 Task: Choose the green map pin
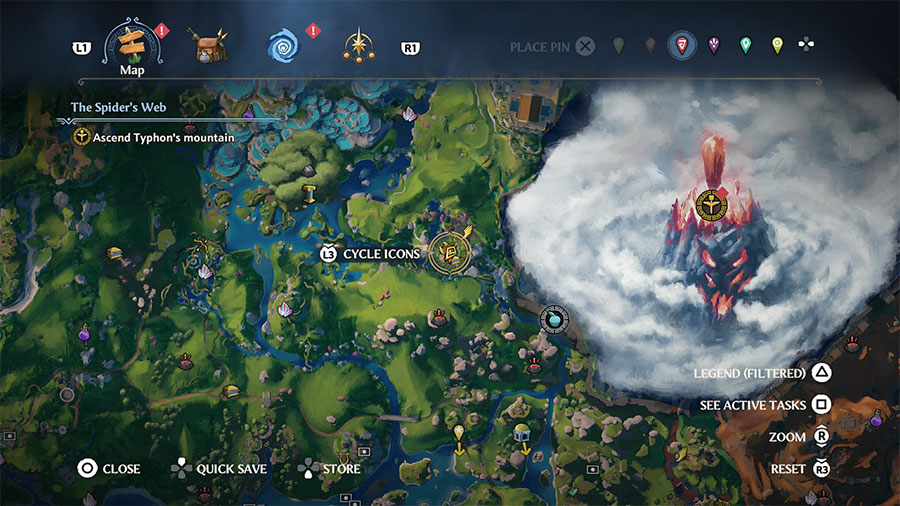click(745, 45)
